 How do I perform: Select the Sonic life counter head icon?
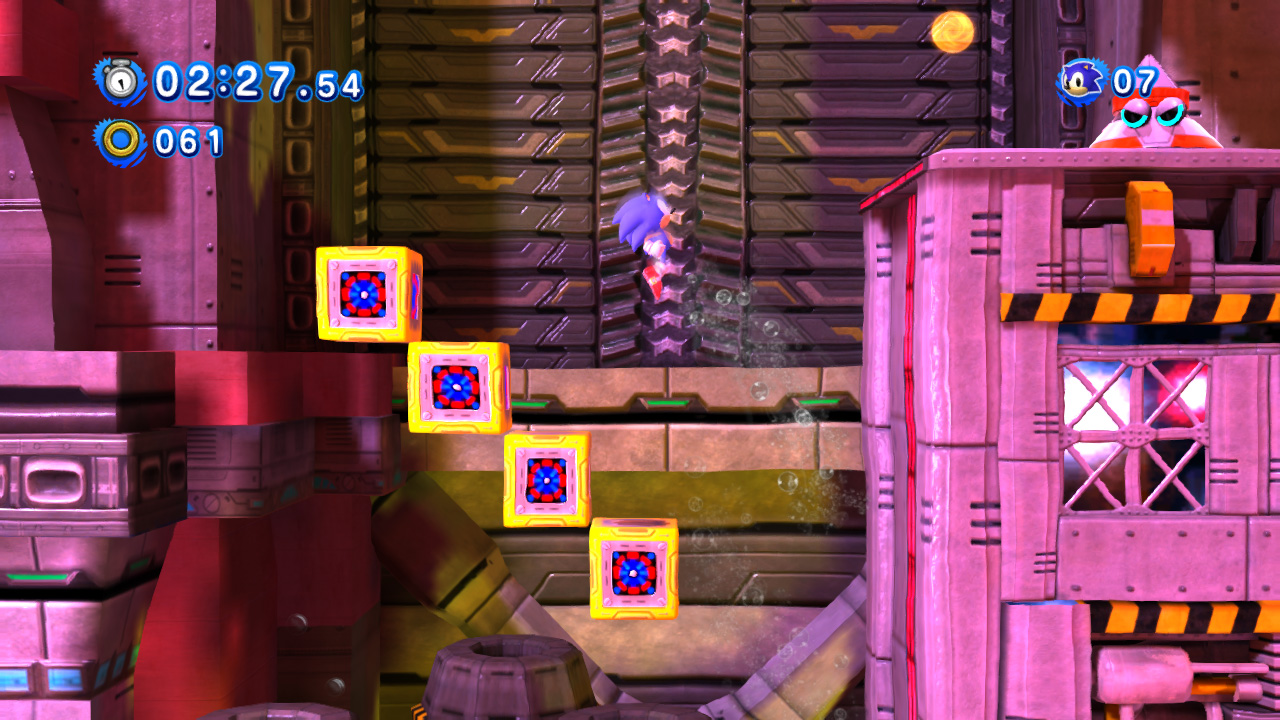coord(1081,80)
